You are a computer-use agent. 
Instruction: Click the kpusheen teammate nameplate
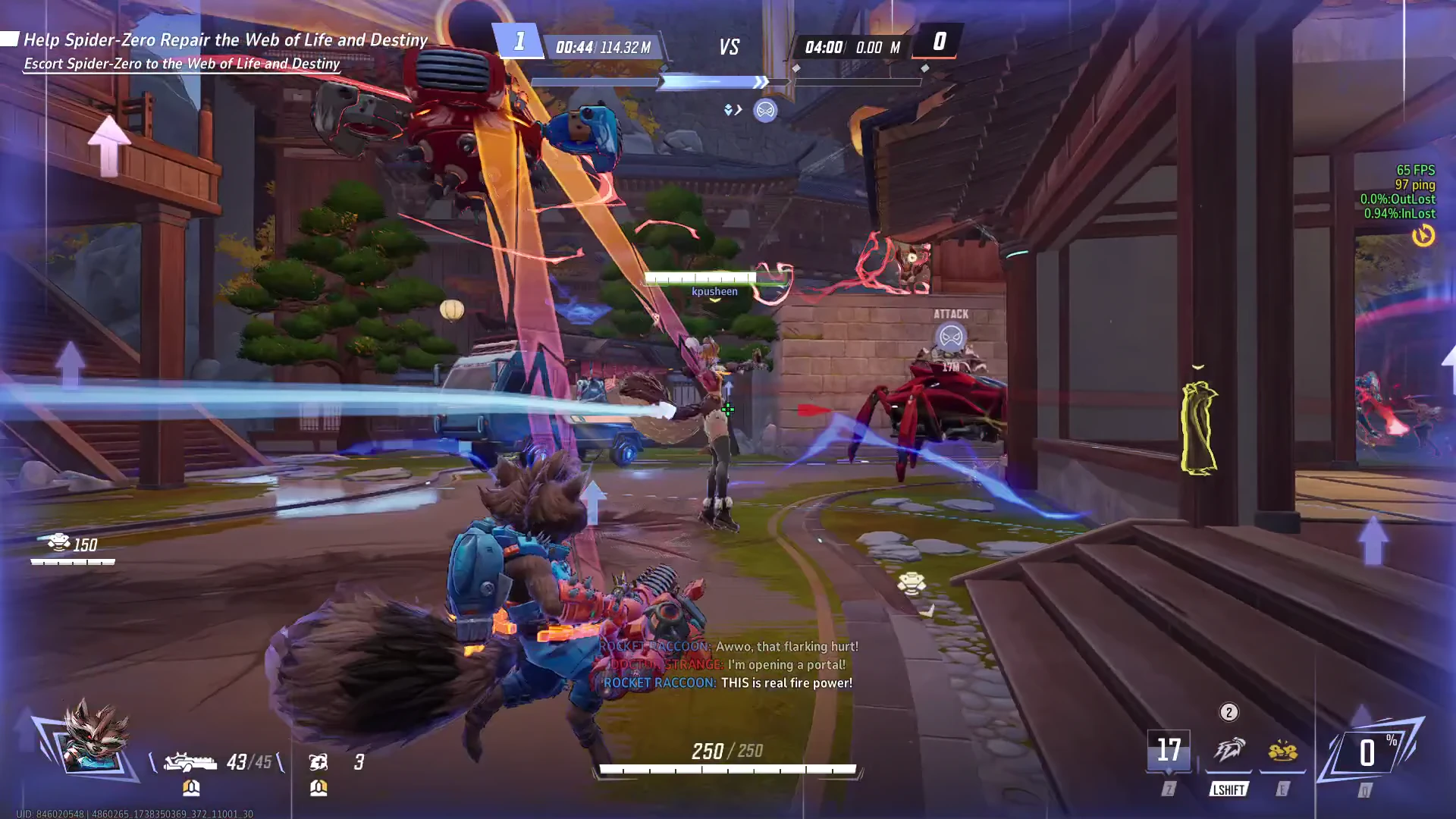pos(714,291)
